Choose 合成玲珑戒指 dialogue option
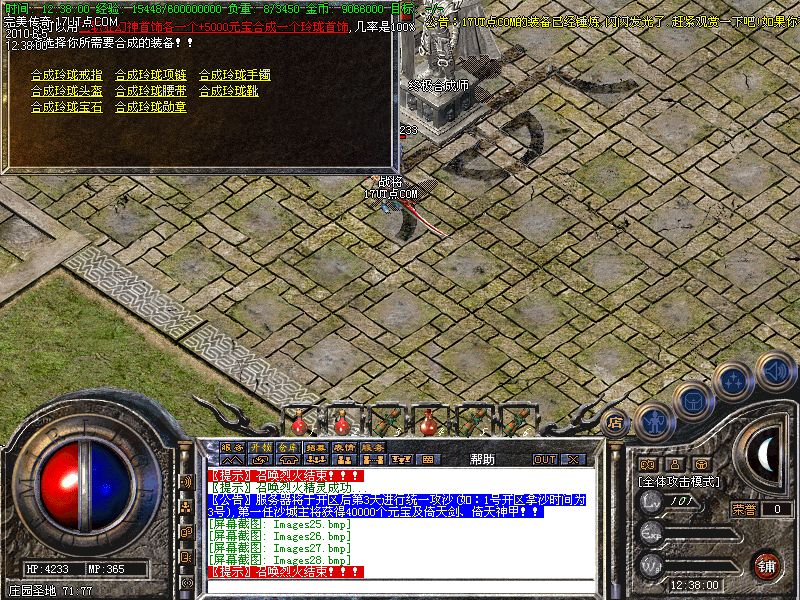This screenshot has height=600, width=800. [x=66, y=75]
